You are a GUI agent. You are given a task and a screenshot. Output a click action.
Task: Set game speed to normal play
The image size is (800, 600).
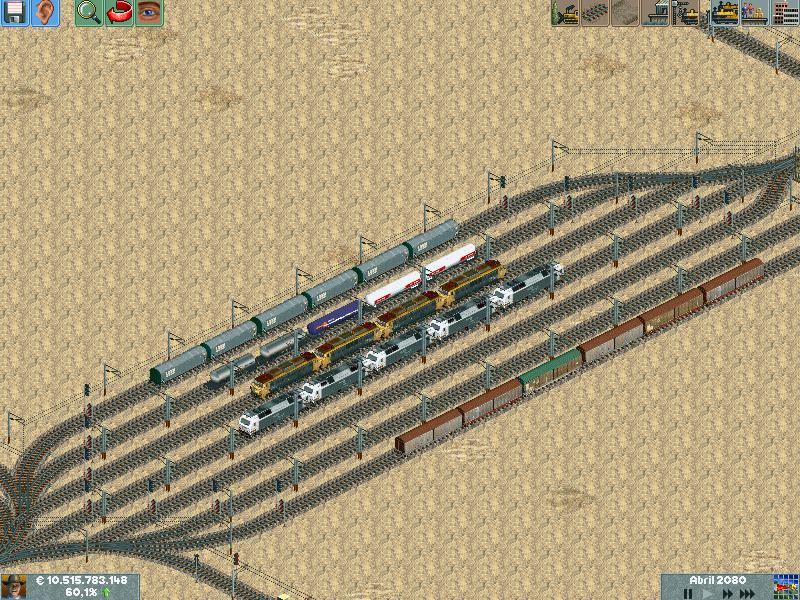(707, 594)
